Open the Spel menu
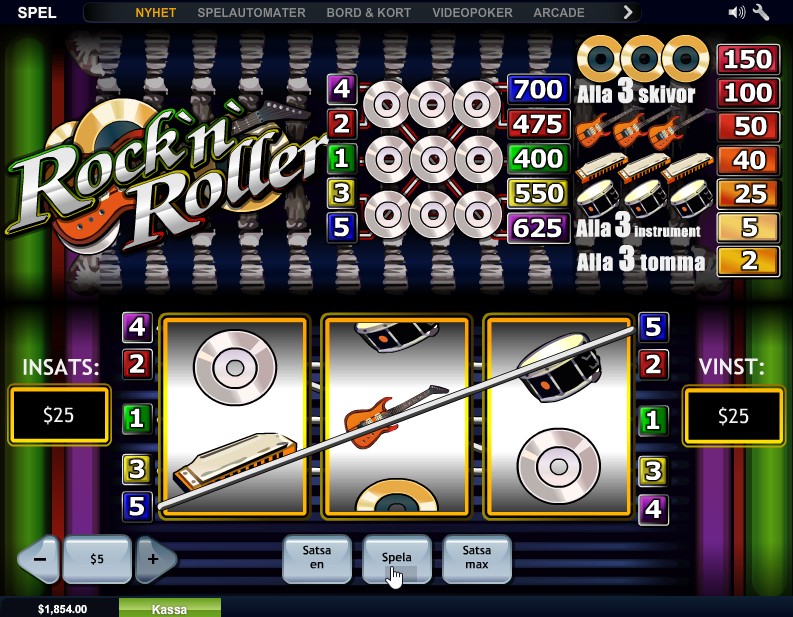This screenshot has width=793, height=617. [37, 13]
